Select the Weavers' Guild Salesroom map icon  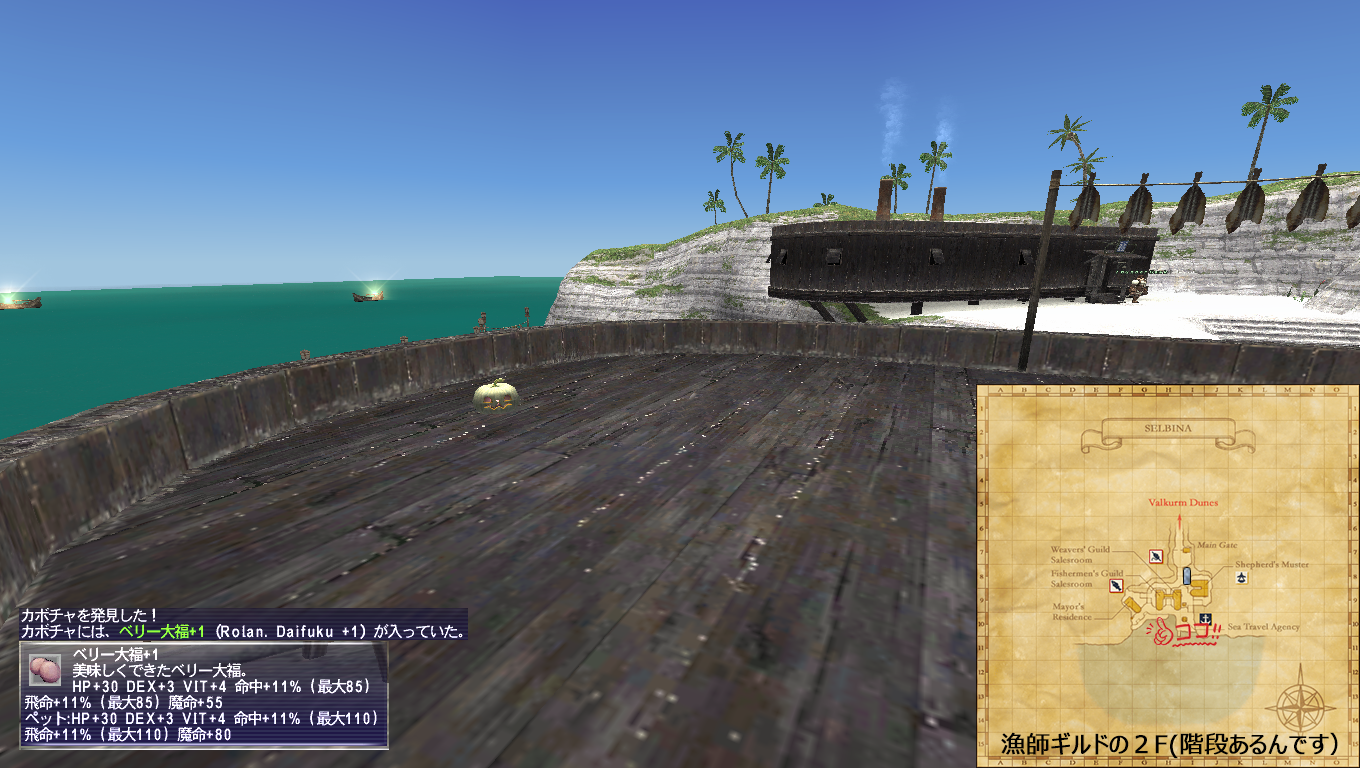pos(1155,557)
